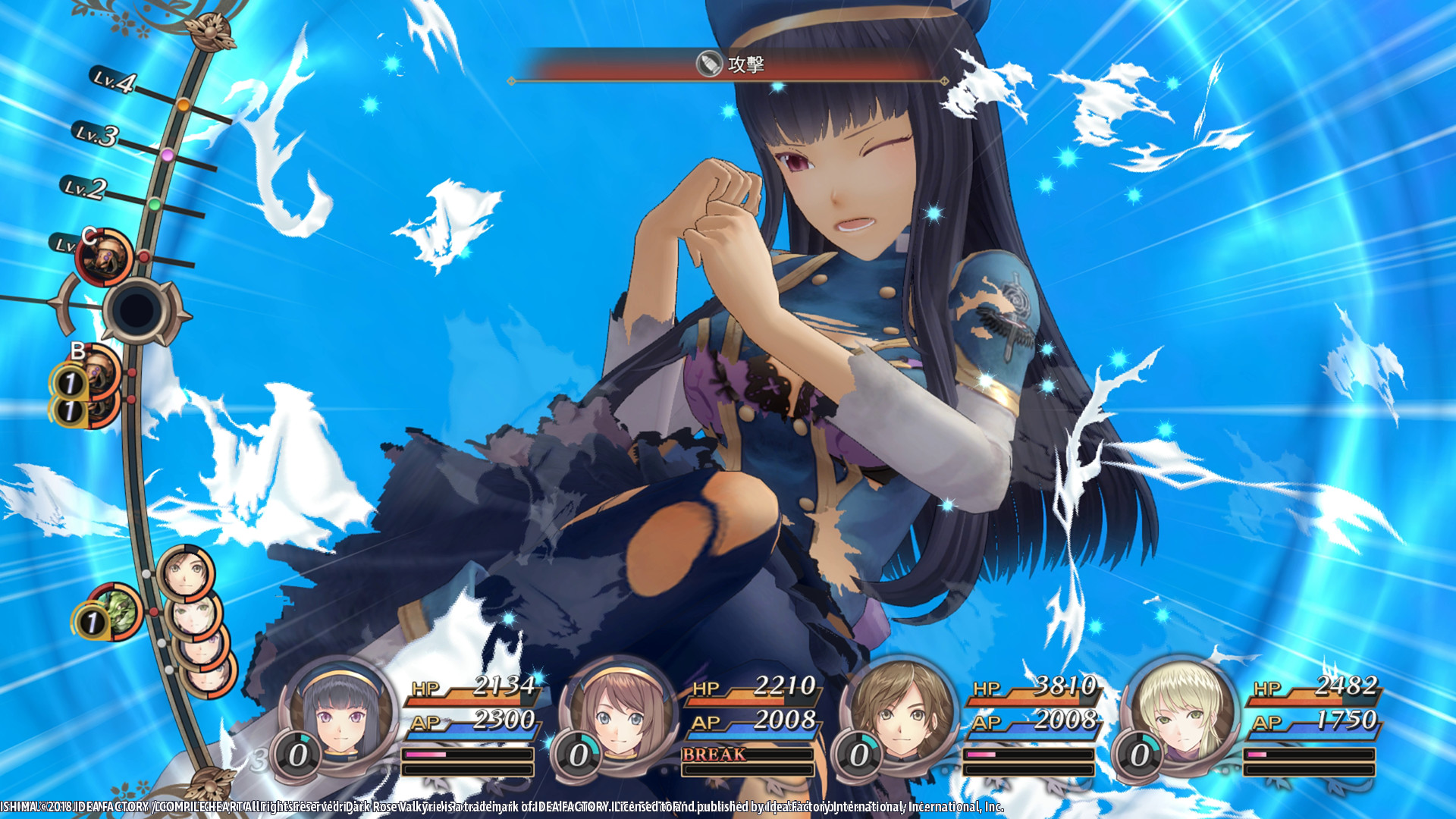The height and width of the screenshot is (819, 1456).
Task: Click the circular AP meter showing 0
Action: click(297, 753)
